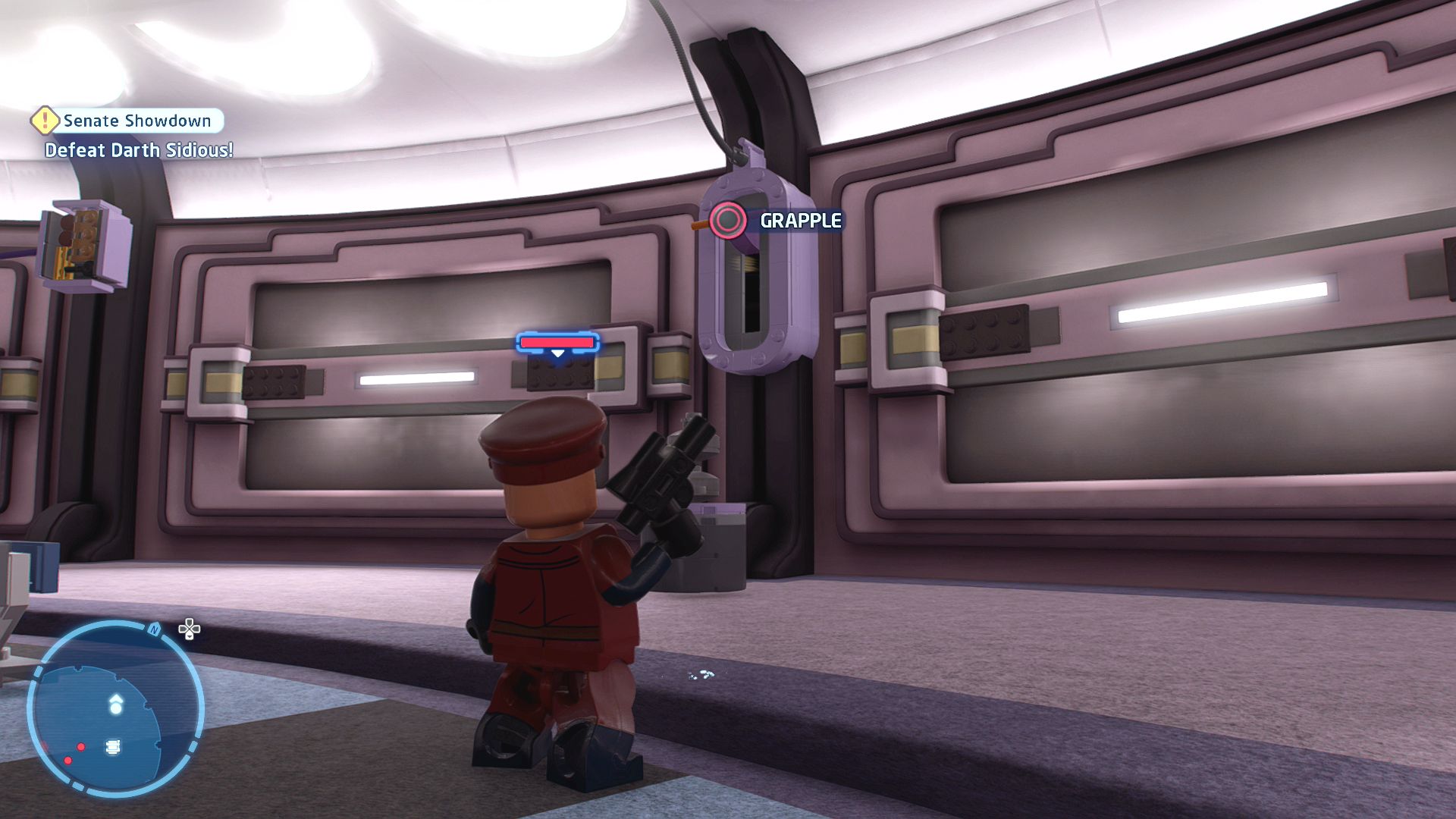Open the Senate Showdown objective tracker

tap(137, 121)
